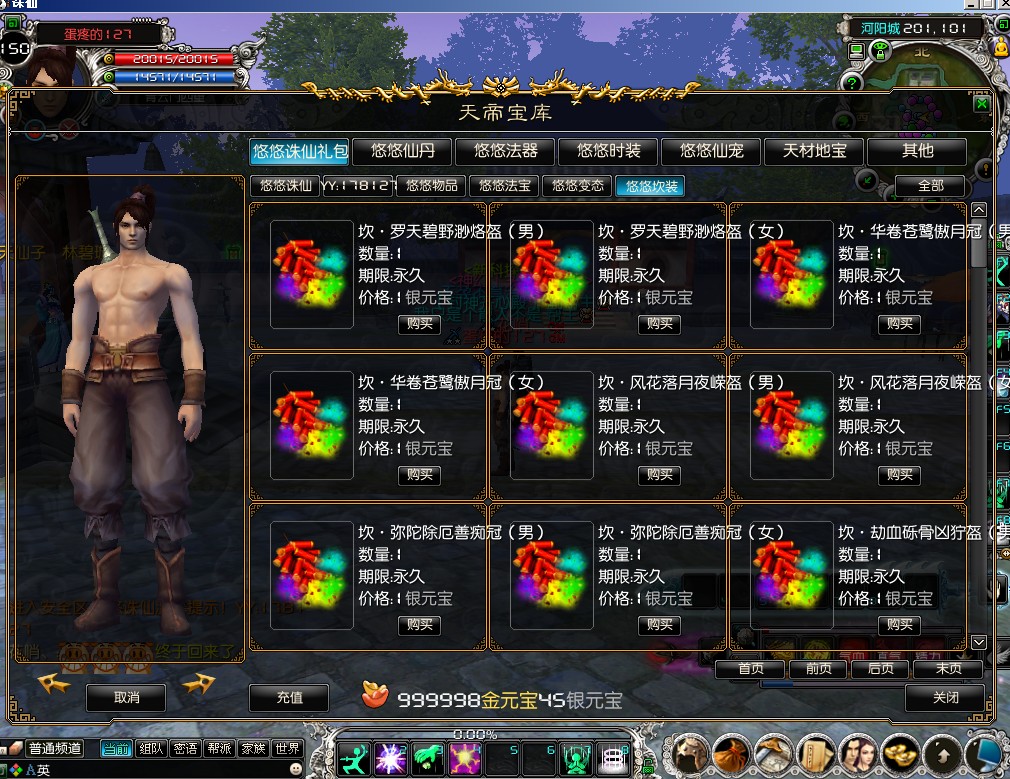Screen dimensions: 1010x779
Task: Open the 悠悠法器 category tab
Action: [x=506, y=151]
